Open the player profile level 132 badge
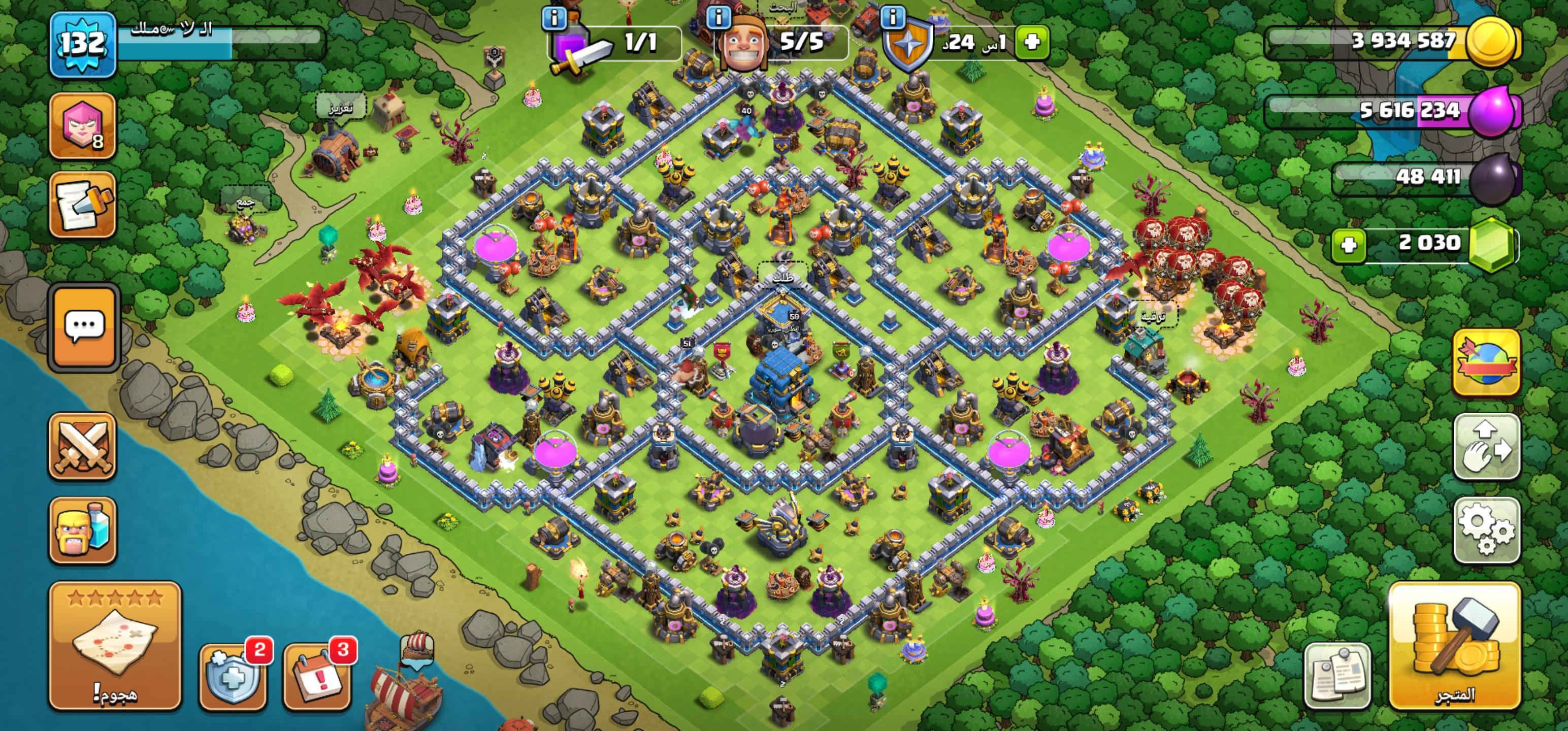 pyautogui.click(x=82, y=45)
